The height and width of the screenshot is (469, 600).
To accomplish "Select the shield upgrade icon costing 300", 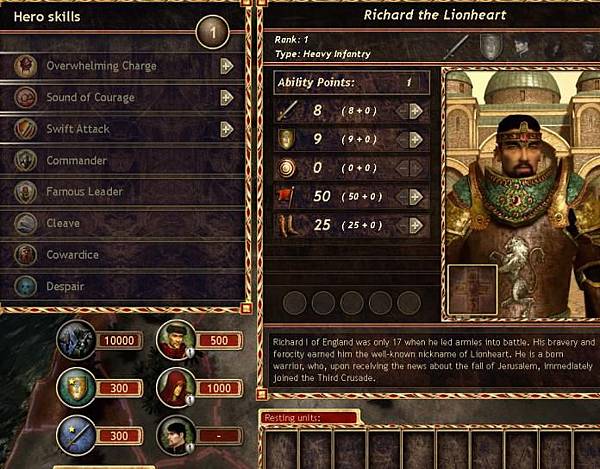I will click(x=76, y=387).
